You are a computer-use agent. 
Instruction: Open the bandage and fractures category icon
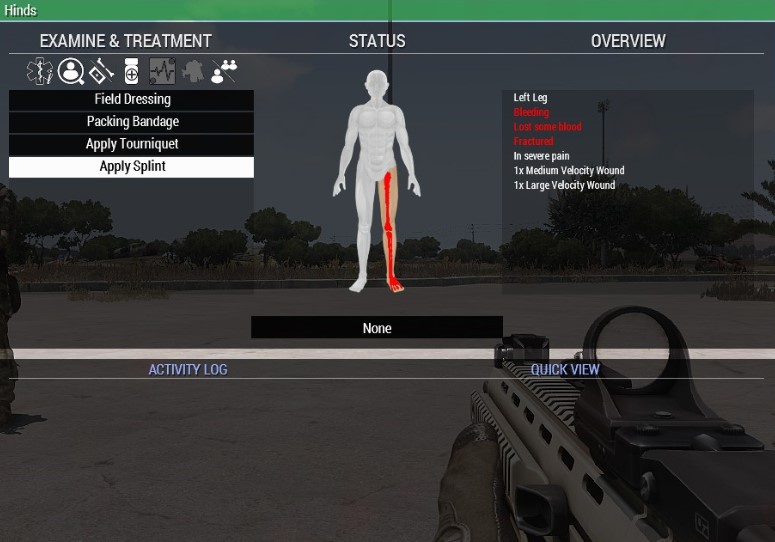(x=100, y=71)
